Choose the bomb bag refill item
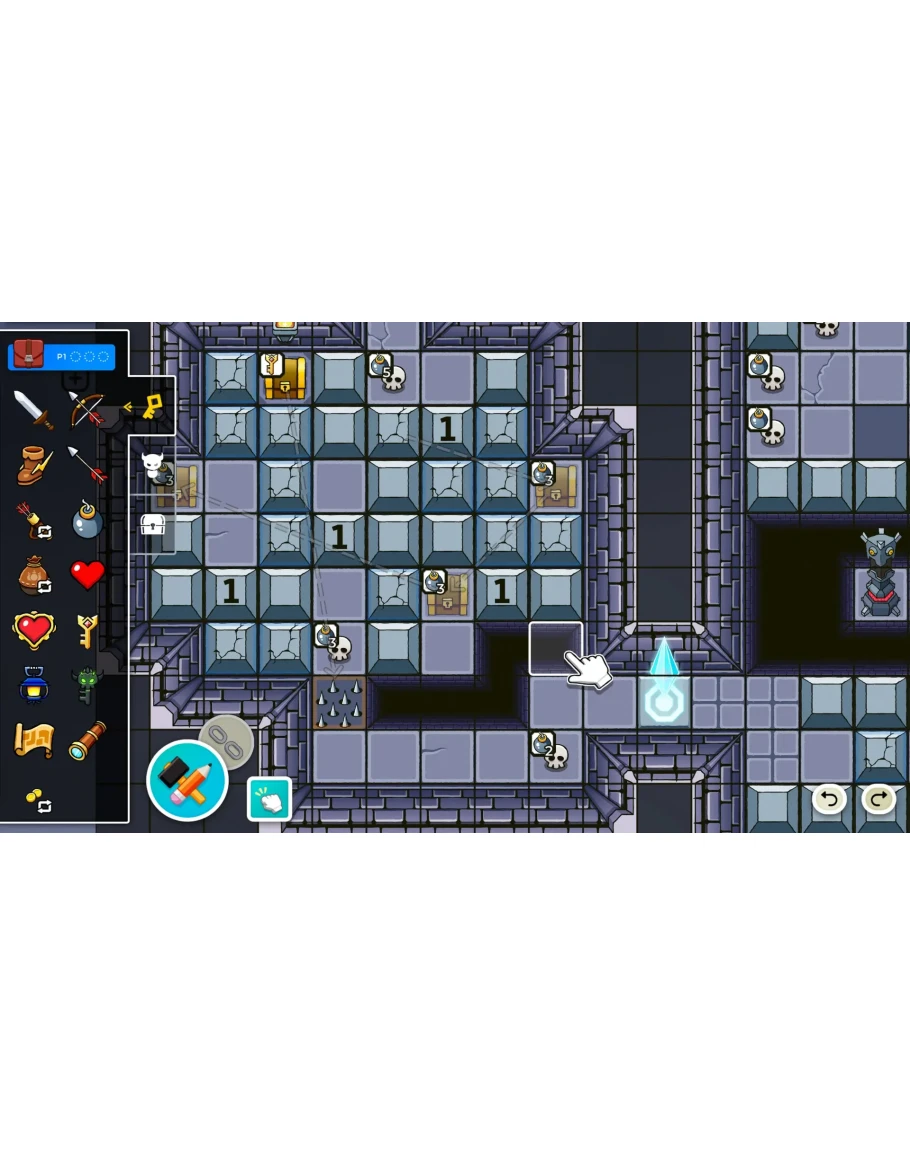The image size is (910, 1155). pyautogui.click(x=33, y=576)
